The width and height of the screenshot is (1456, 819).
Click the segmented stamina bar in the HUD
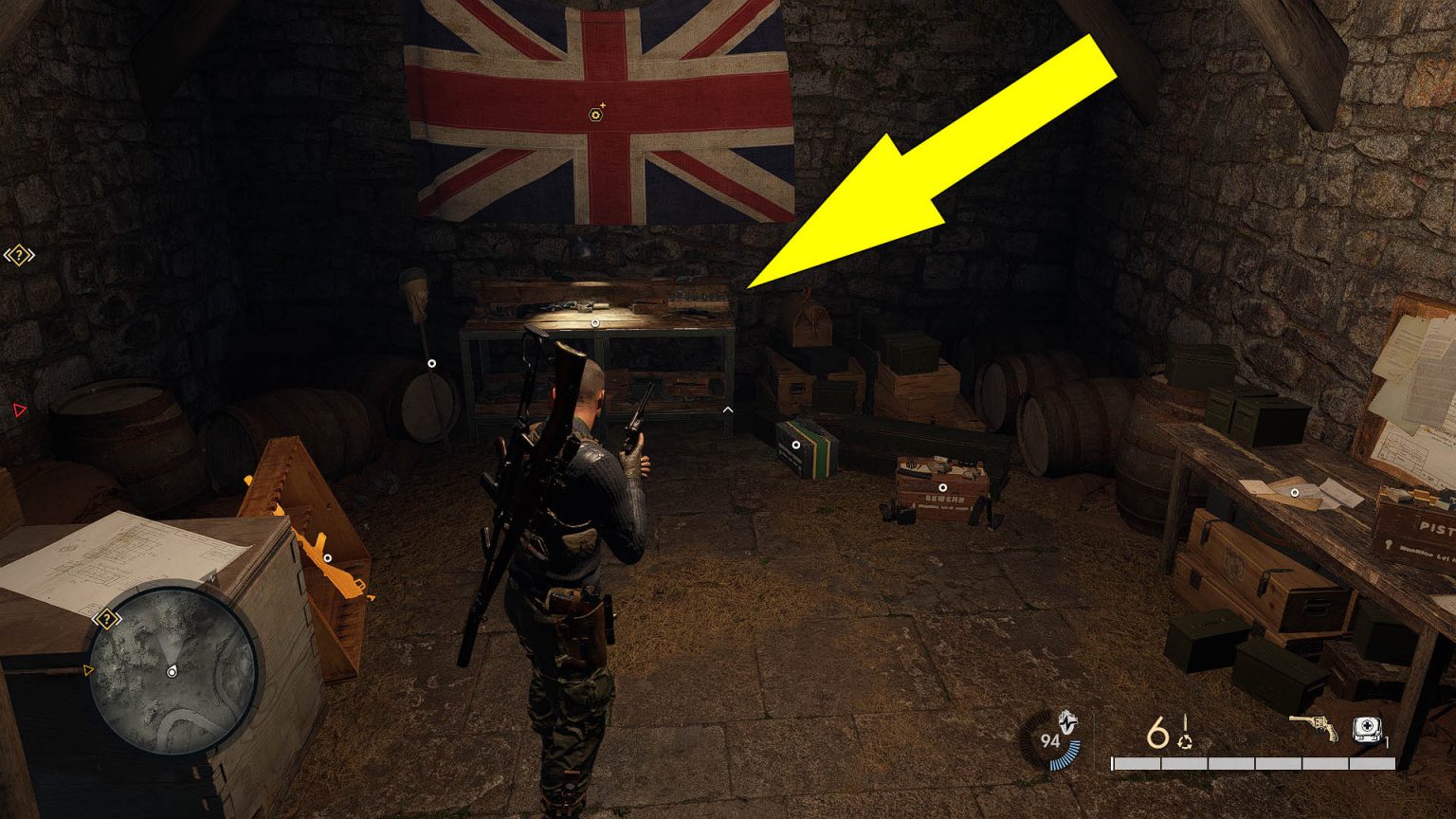(x=1251, y=763)
